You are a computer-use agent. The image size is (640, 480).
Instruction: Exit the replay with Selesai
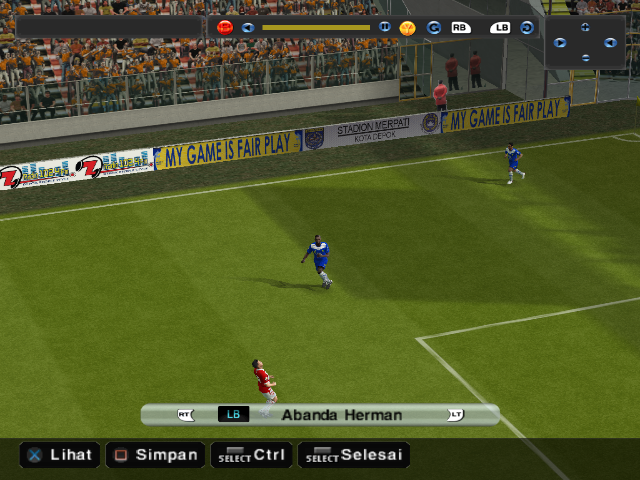356,455
